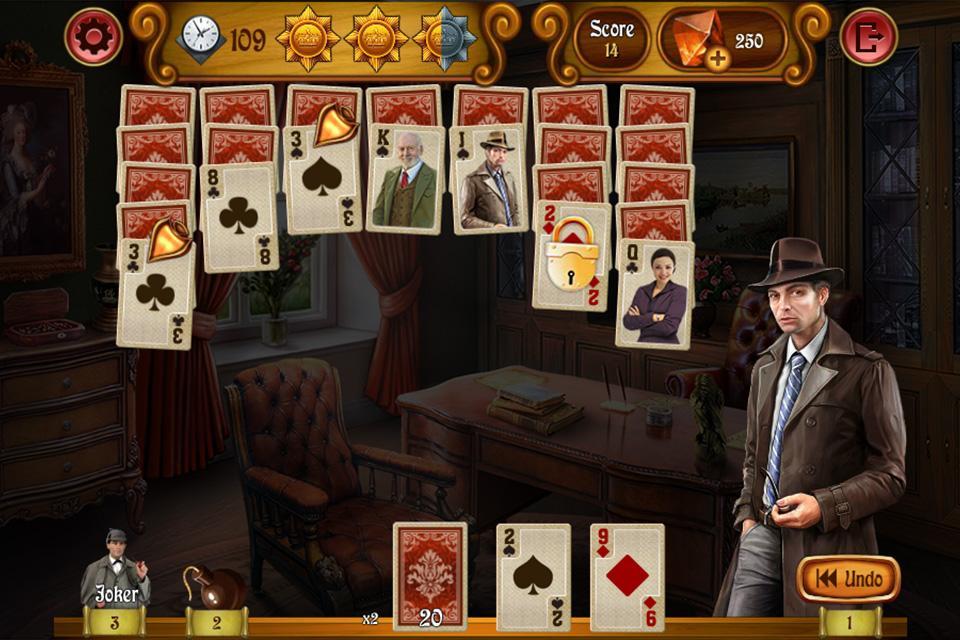This screenshot has width=960, height=640.
Task: Click the 9 of diamonds waste card
Action: pos(627,575)
